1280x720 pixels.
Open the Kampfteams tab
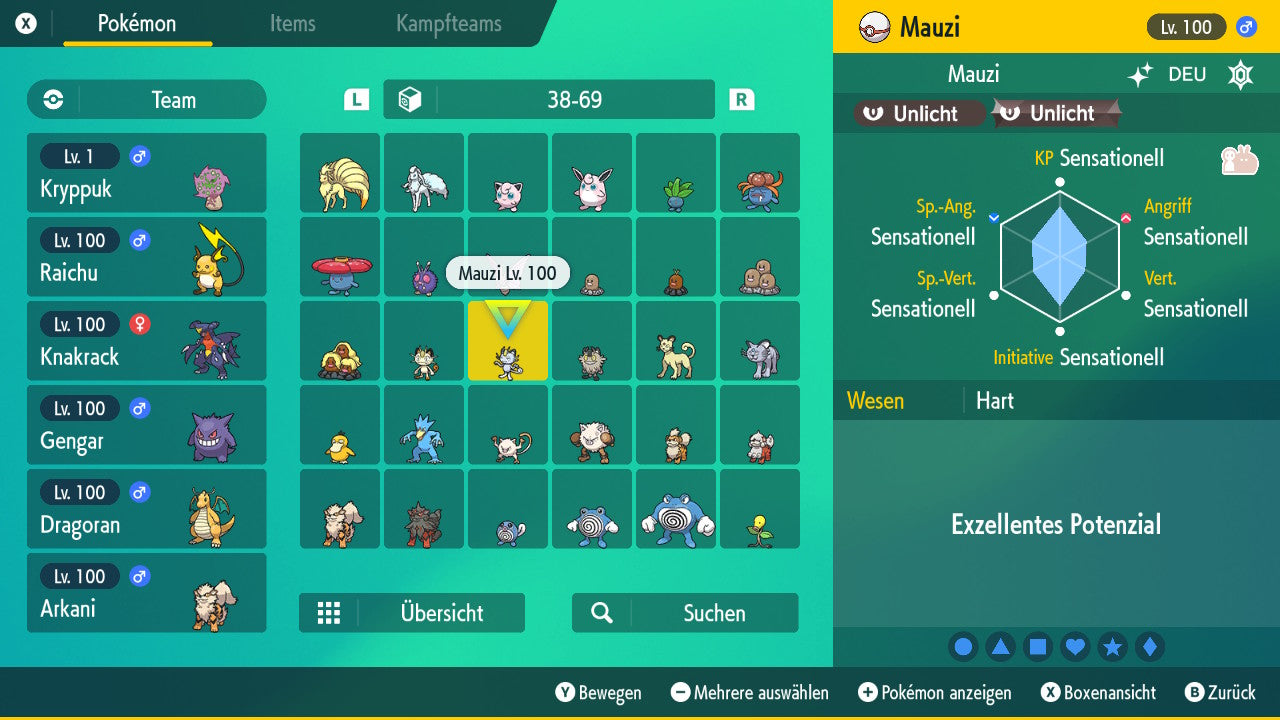[447, 24]
